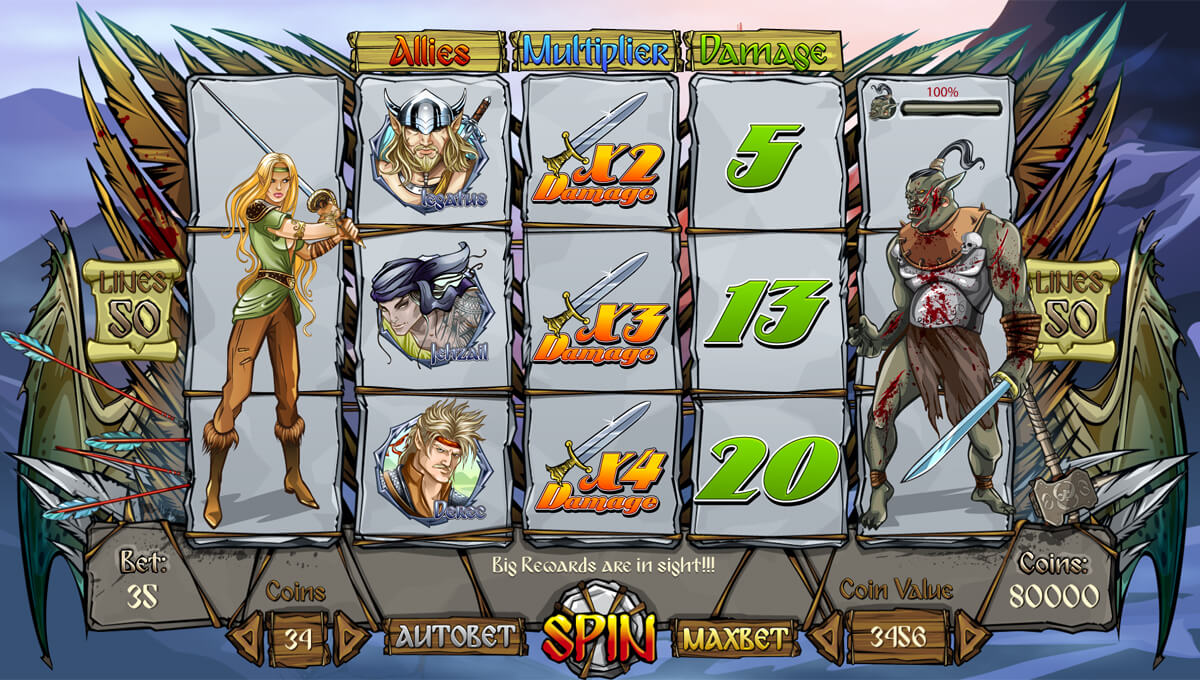
Task: Pick the green 20 damage tile
Action: 767,467
